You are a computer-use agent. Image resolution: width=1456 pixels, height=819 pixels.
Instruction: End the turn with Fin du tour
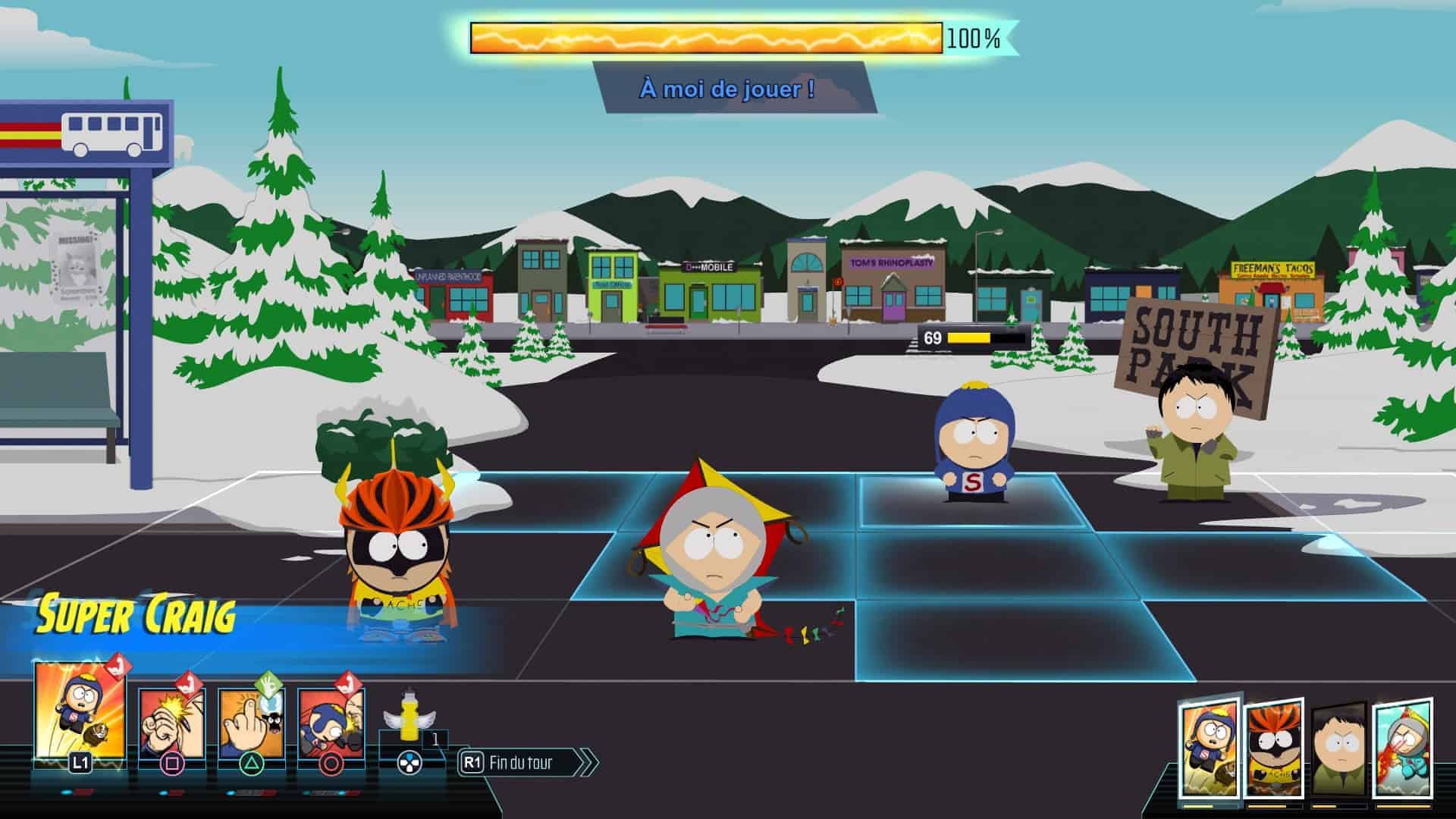pos(527,762)
